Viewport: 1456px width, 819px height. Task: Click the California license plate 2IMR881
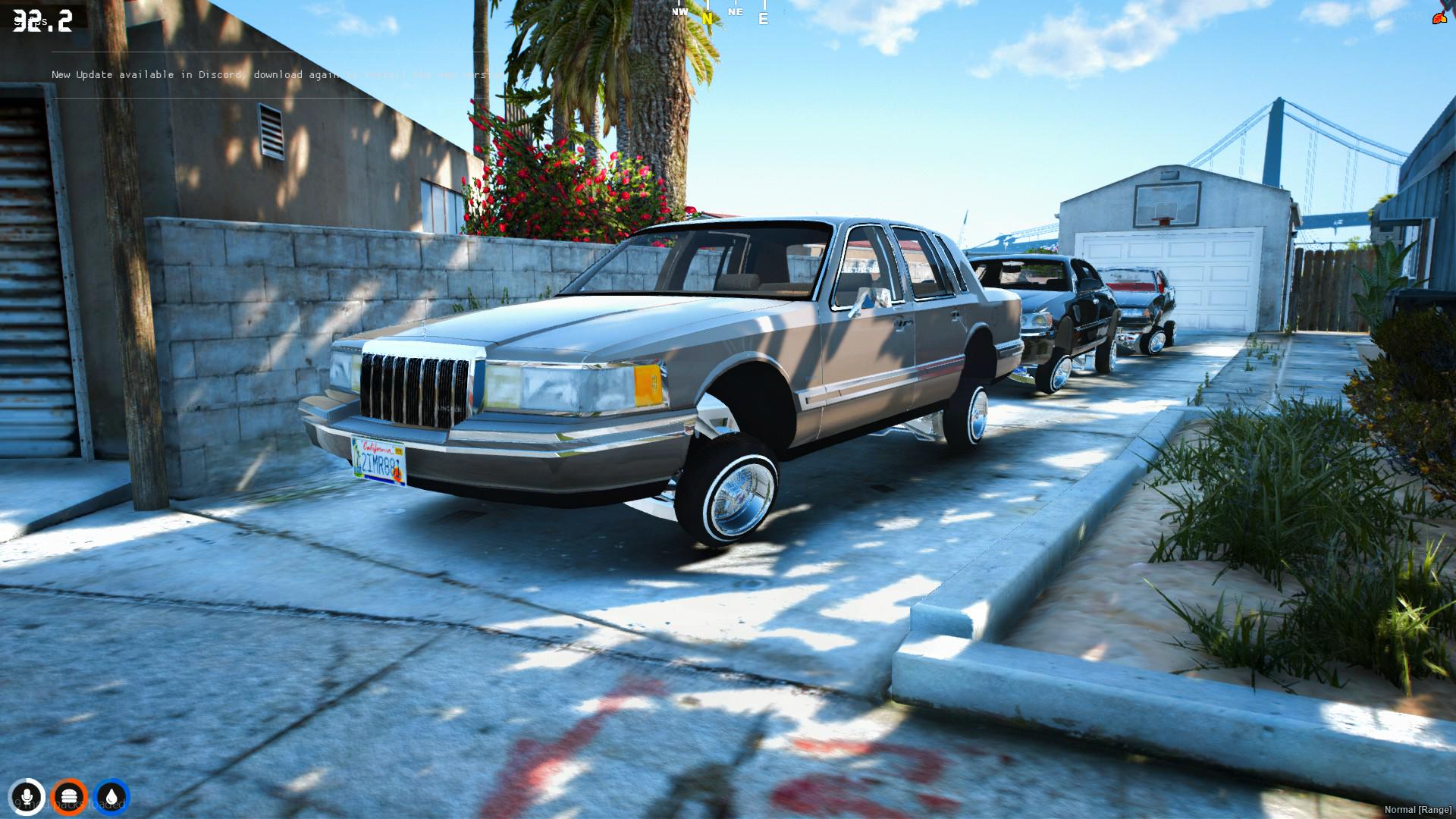pos(377,457)
